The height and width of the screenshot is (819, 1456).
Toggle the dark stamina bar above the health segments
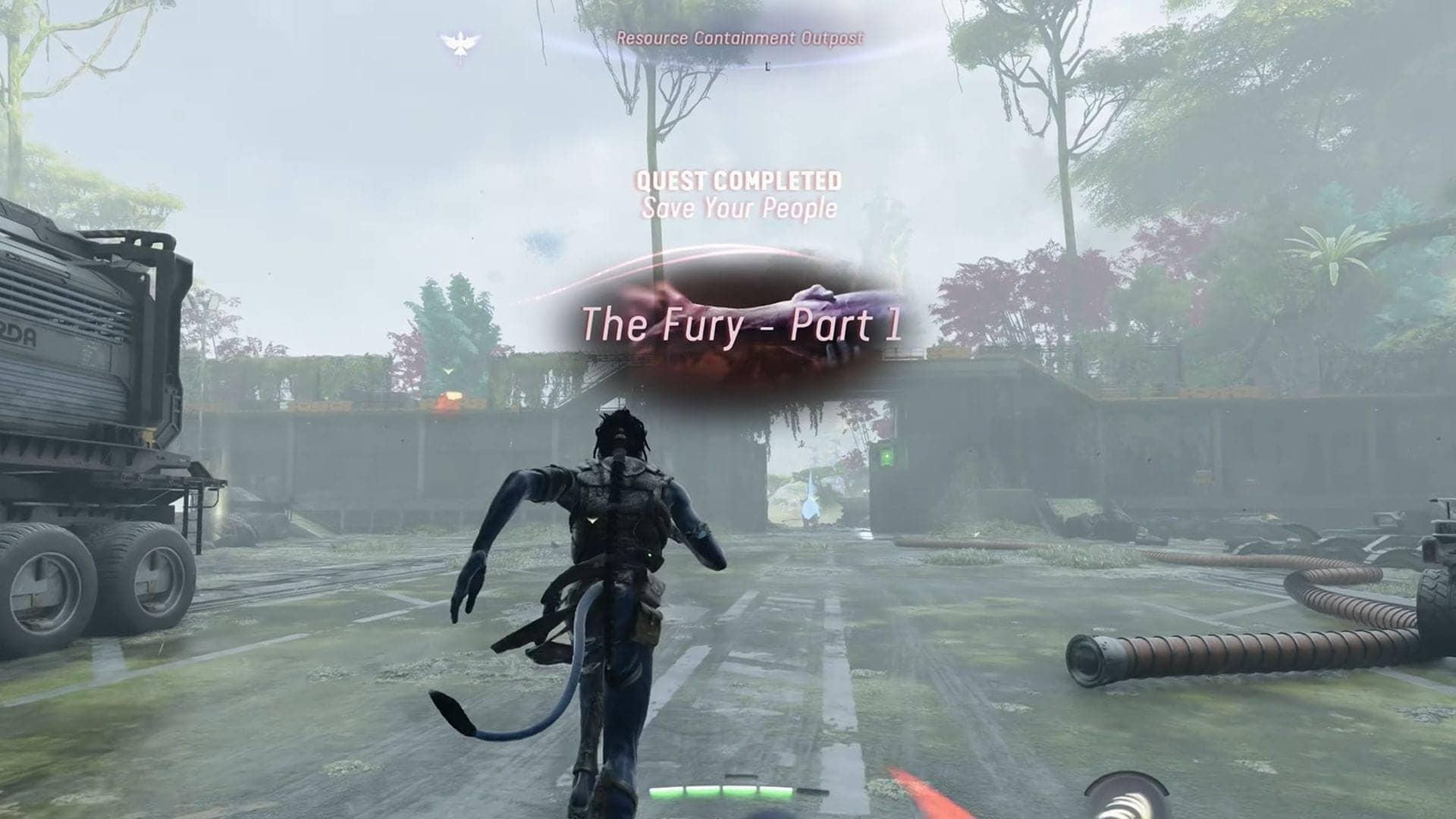(741, 776)
